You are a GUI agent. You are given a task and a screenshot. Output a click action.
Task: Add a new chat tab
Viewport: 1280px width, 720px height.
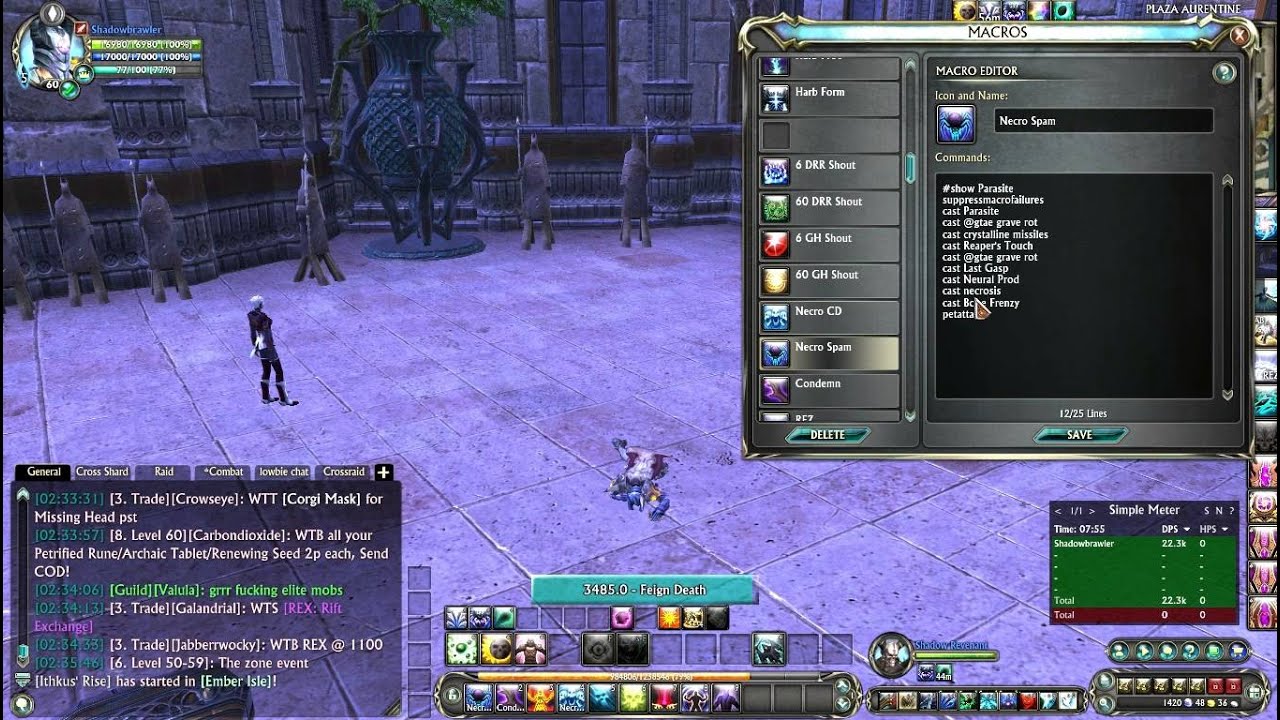[383, 472]
